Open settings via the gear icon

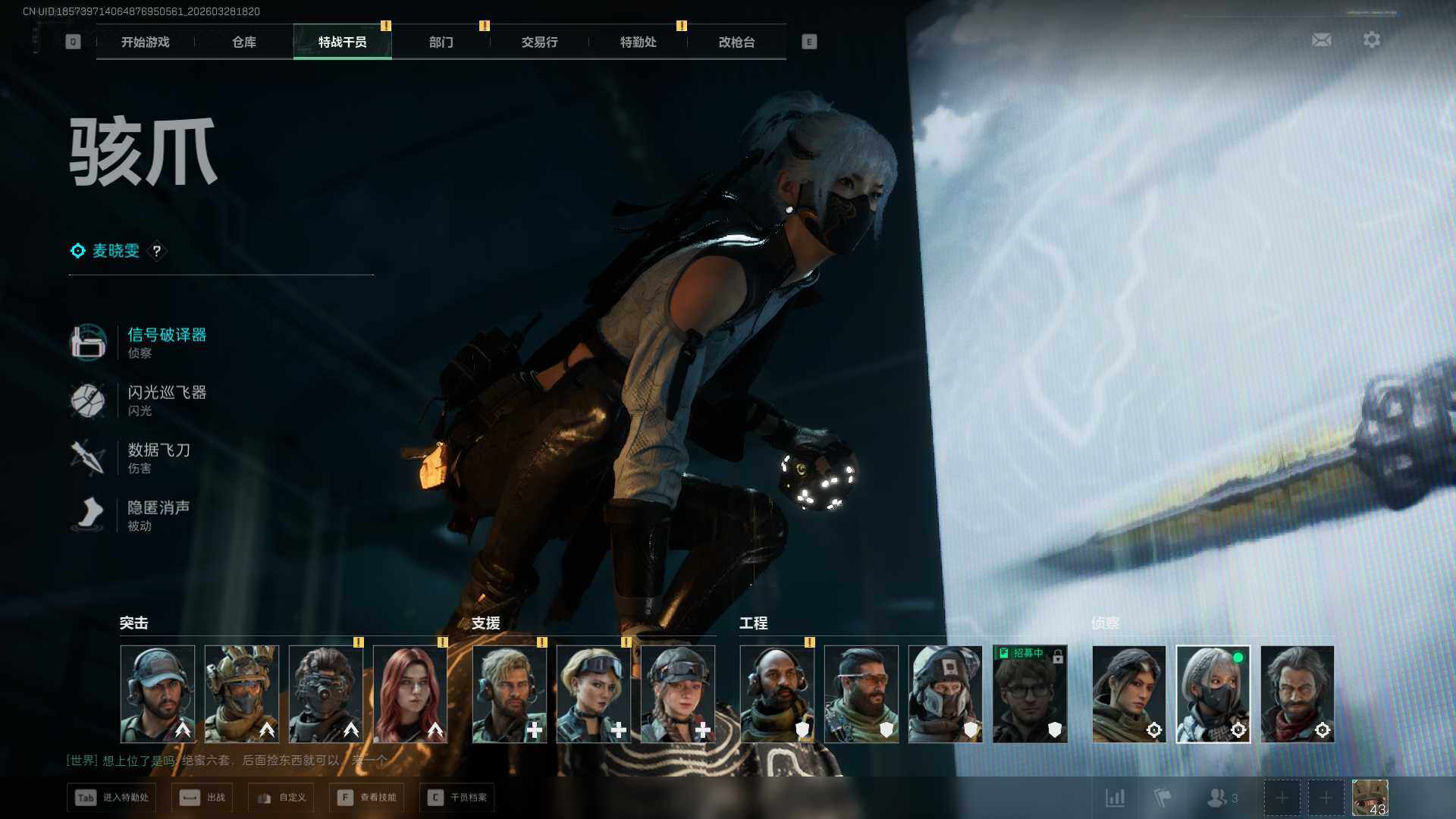(1371, 39)
